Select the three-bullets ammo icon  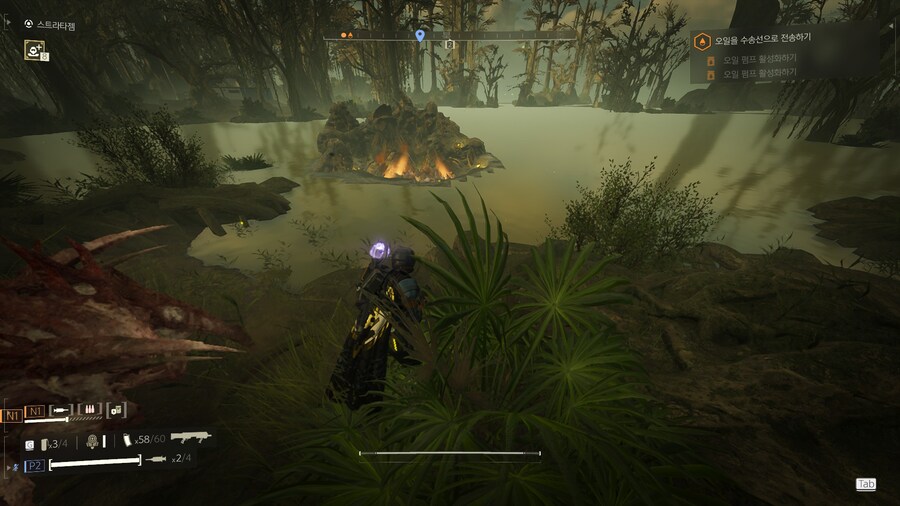89,409
